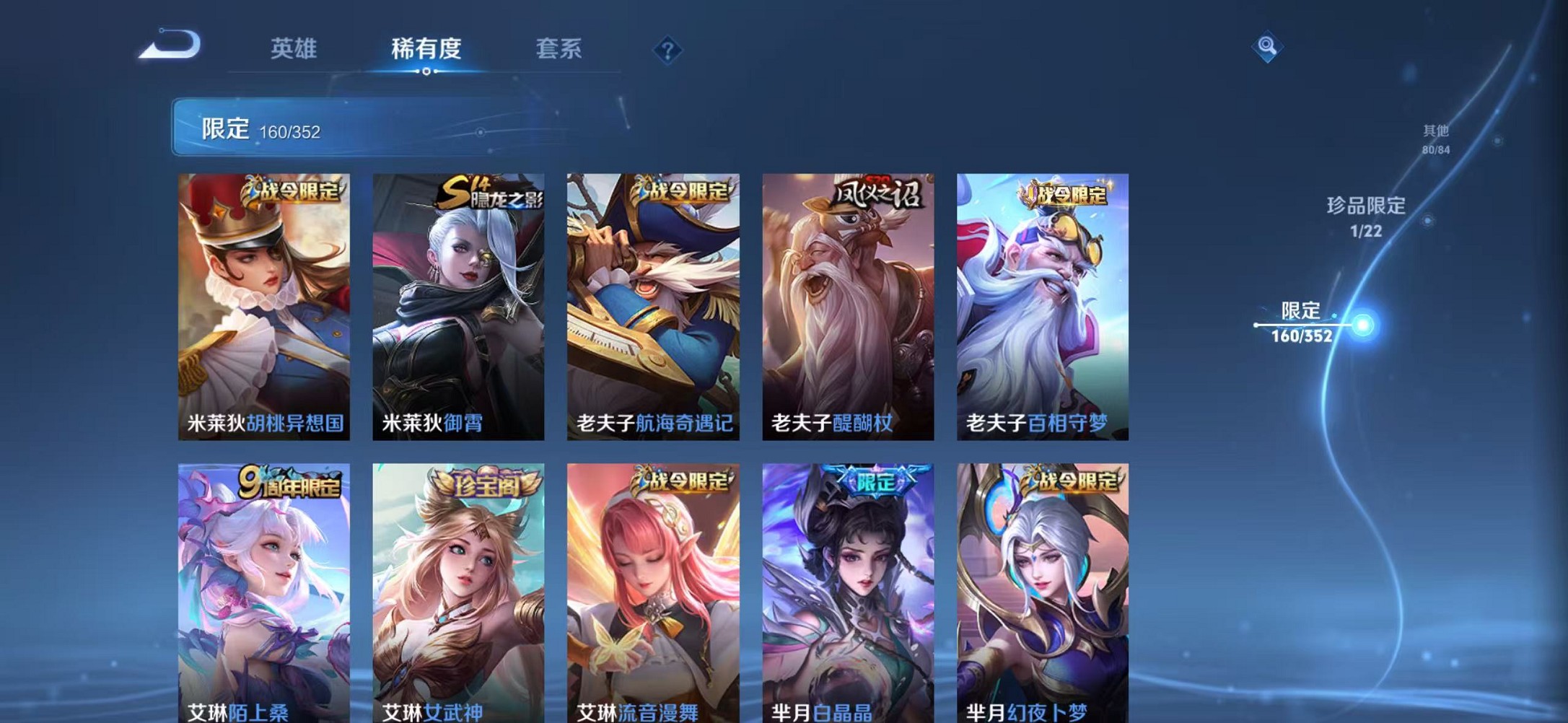Switch to the 套系 tab
The image size is (1568, 723).
559,49
